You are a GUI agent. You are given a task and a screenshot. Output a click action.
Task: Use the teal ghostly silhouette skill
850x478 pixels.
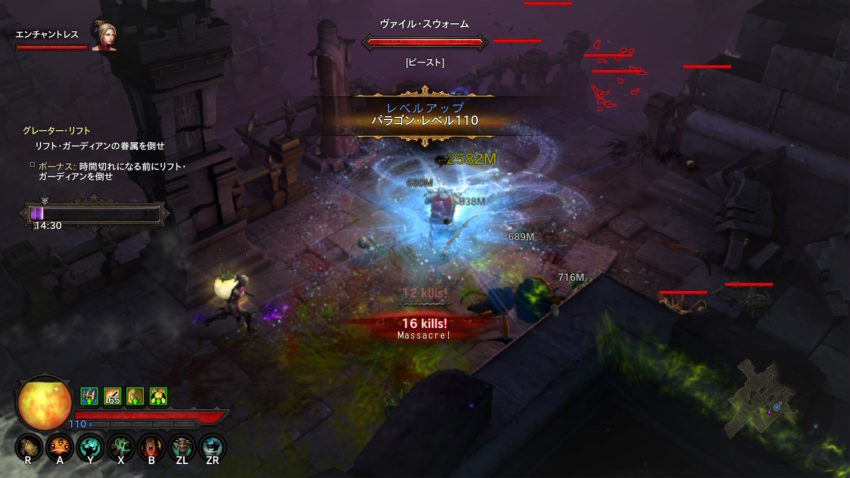pyautogui.click(x=90, y=447)
